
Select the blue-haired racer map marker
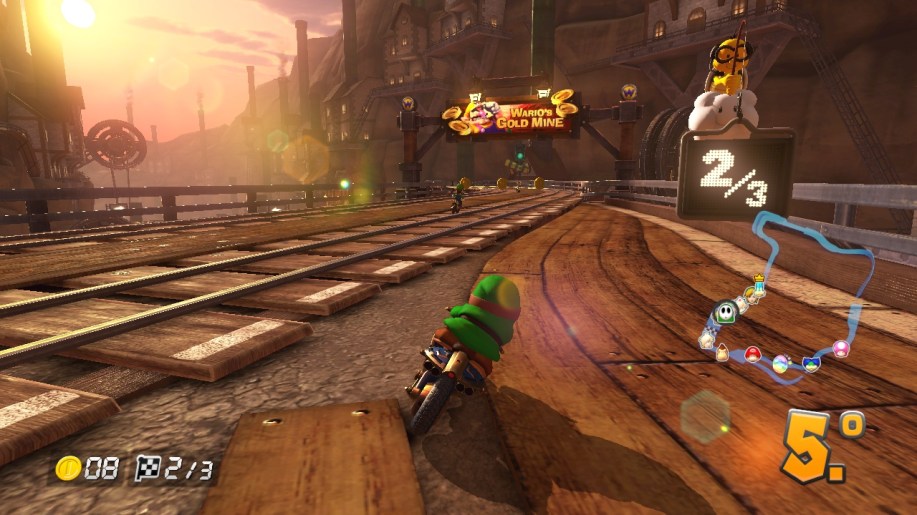pos(811,361)
